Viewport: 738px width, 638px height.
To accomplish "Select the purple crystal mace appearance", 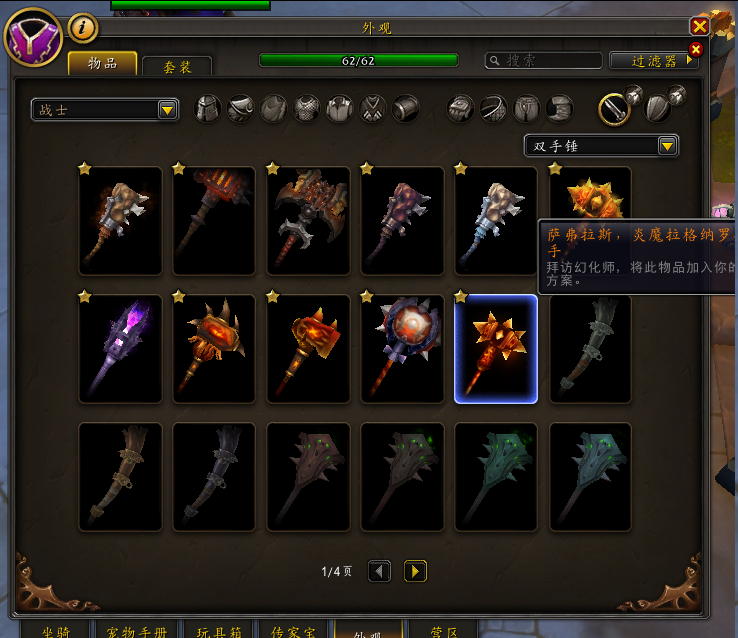I will (x=120, y=349).
